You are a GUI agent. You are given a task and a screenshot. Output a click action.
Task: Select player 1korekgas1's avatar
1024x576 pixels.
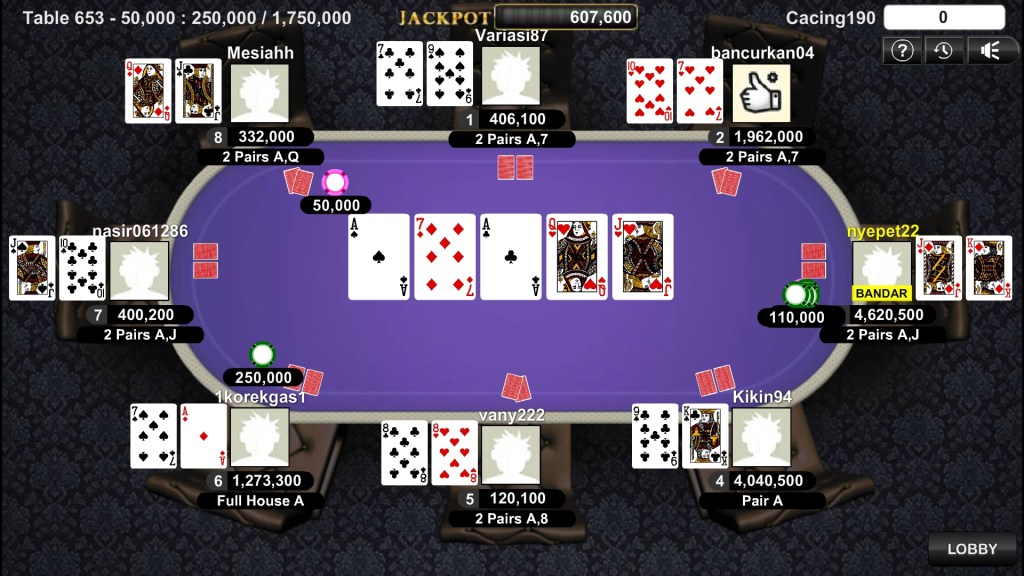coord(260,437)
